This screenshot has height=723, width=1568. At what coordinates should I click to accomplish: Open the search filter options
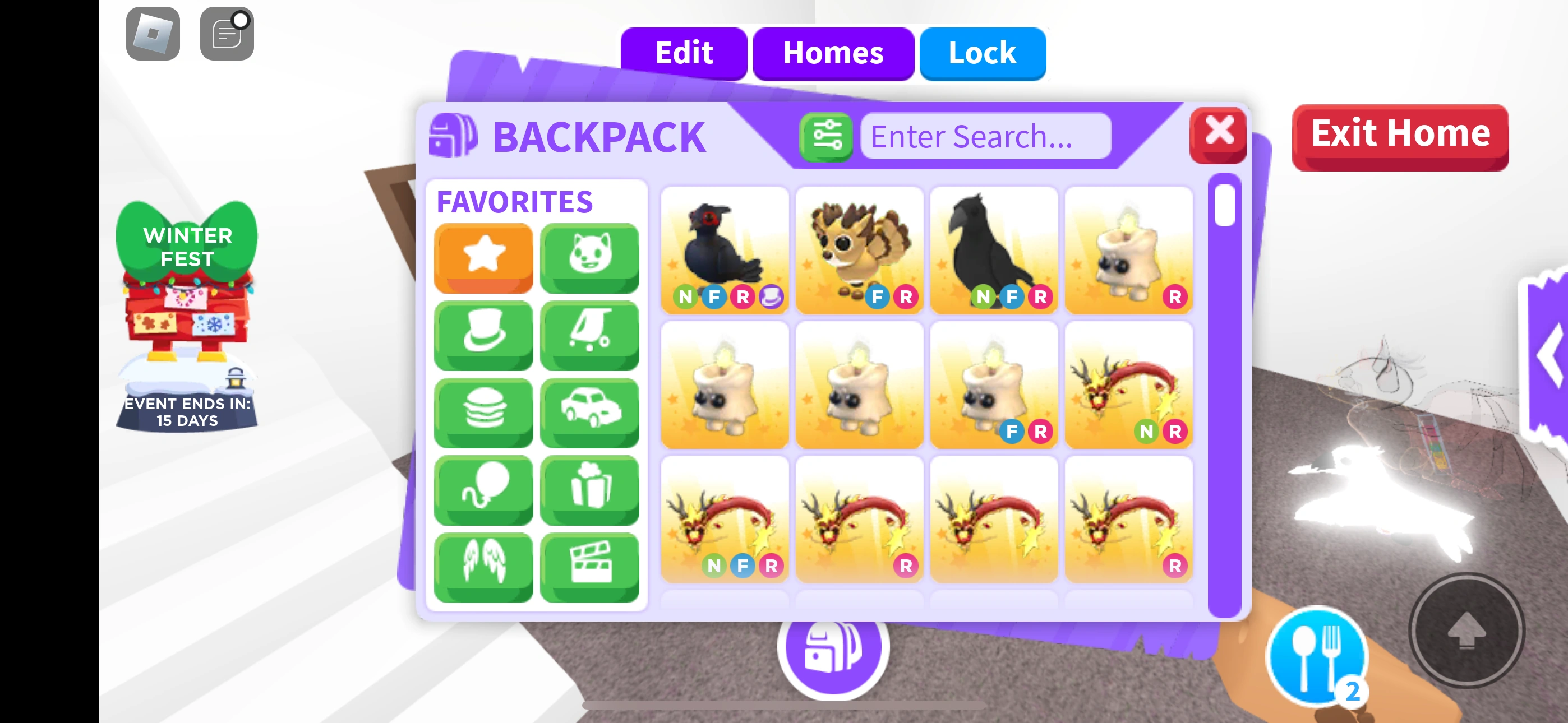click(x=826, y=137)
